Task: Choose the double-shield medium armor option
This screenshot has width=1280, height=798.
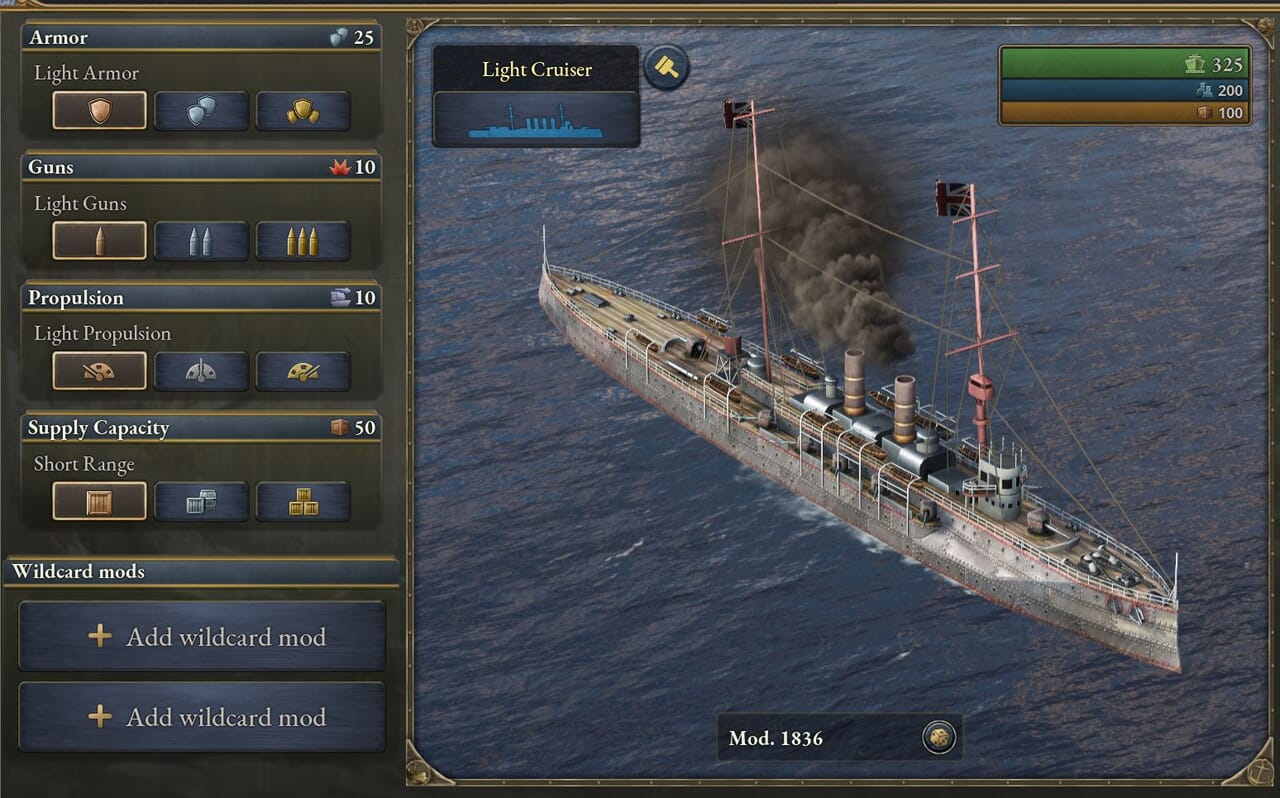Action: [x=201, y=111]
